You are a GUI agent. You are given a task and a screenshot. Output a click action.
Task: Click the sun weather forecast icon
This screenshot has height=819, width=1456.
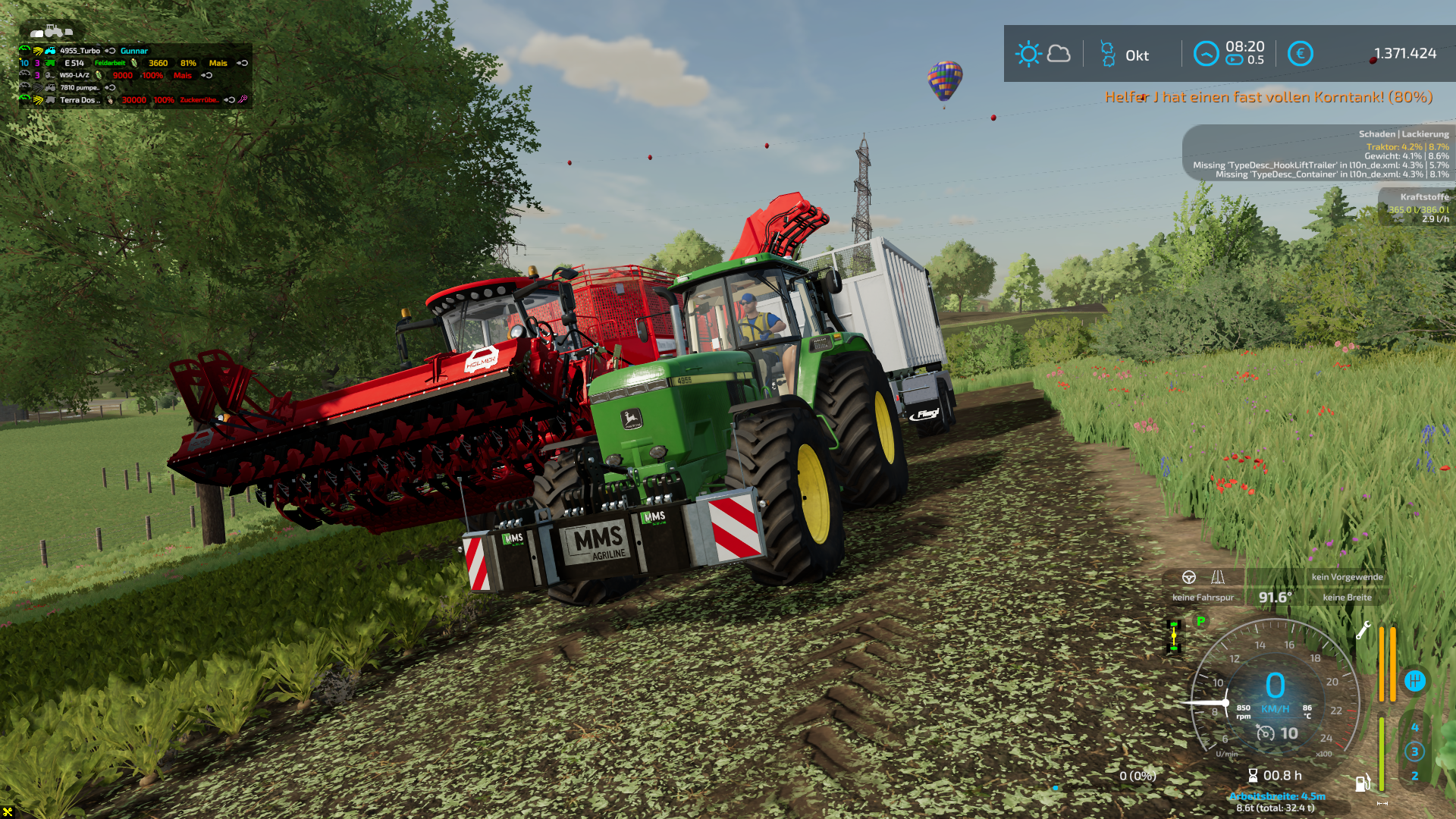1028,54
